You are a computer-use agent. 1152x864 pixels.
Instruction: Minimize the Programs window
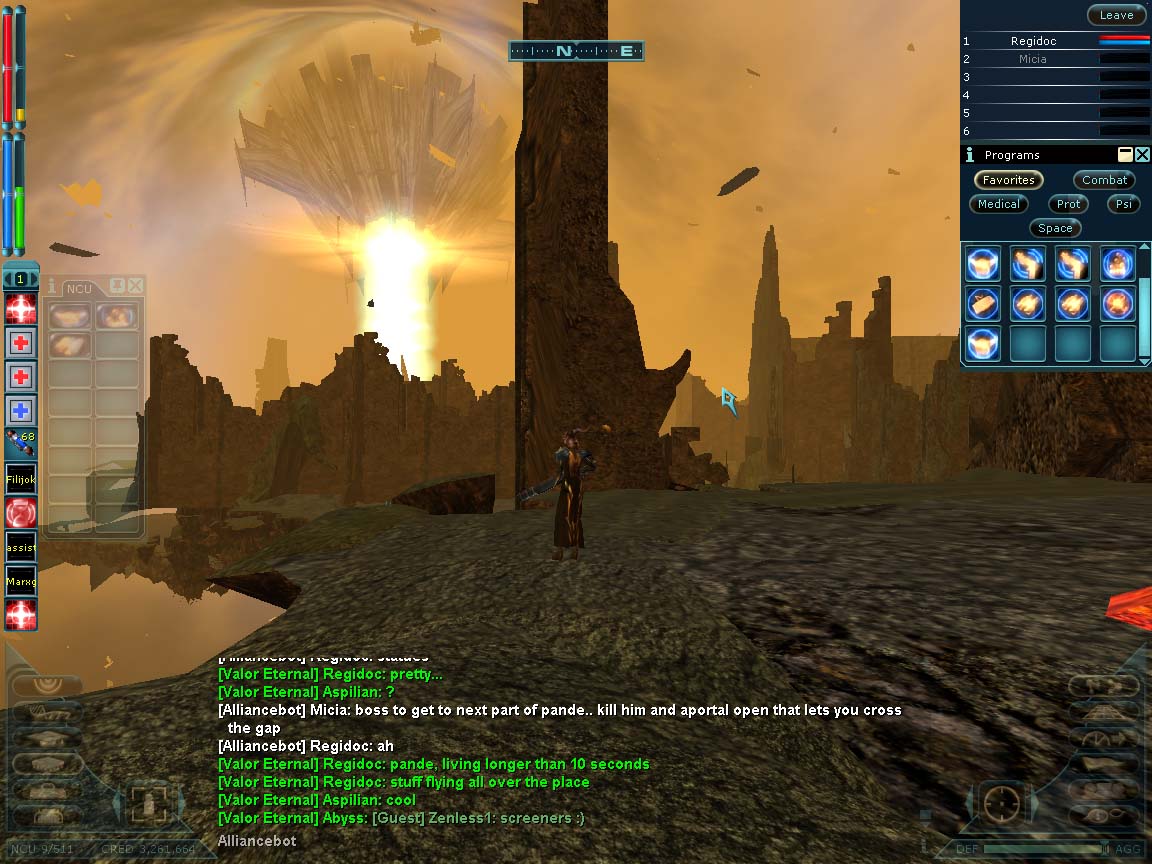[x=1125, y=155]
